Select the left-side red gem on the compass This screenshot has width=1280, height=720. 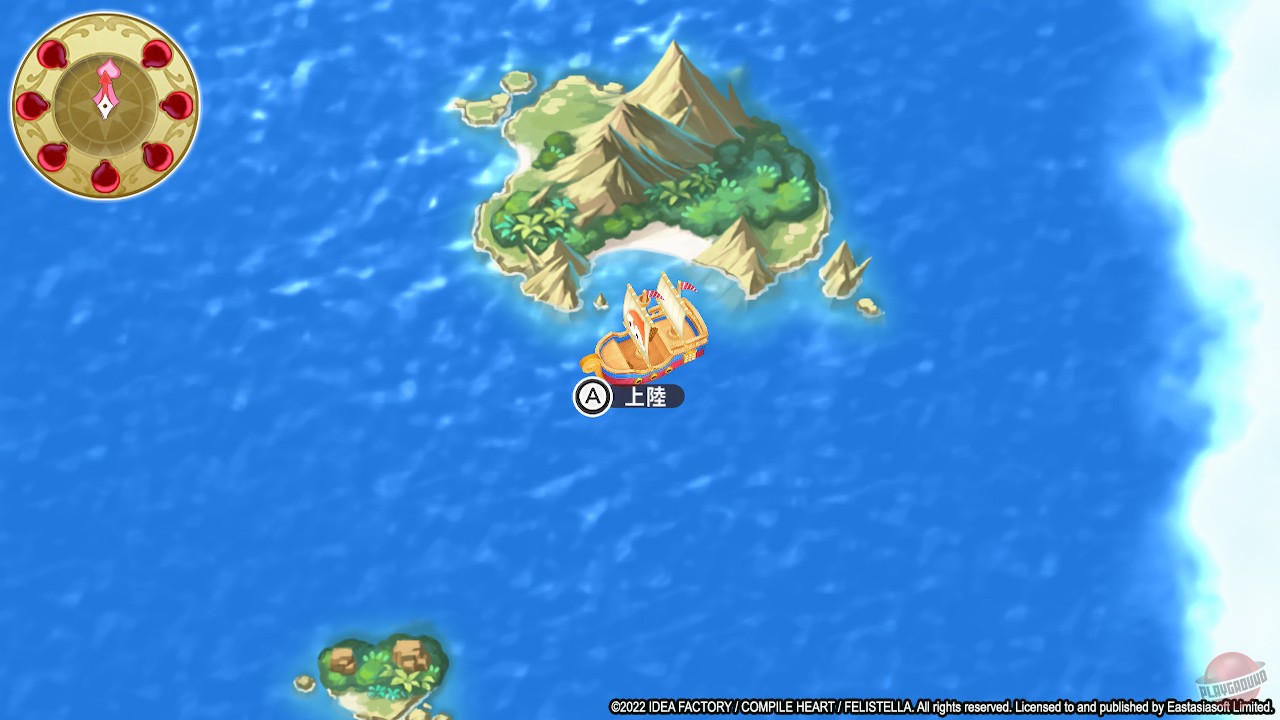[33, 104]
